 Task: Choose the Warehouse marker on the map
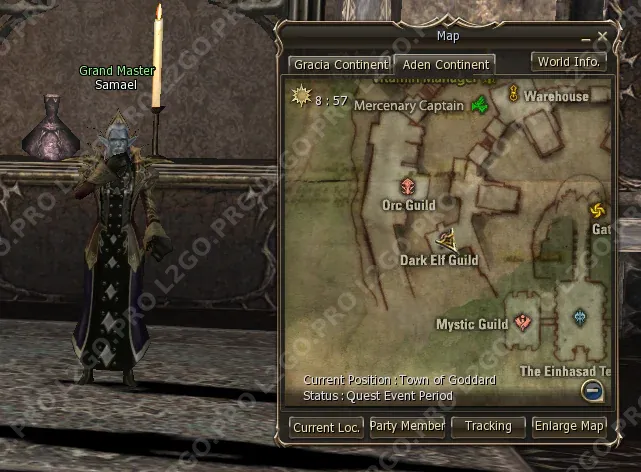(513, 95)
